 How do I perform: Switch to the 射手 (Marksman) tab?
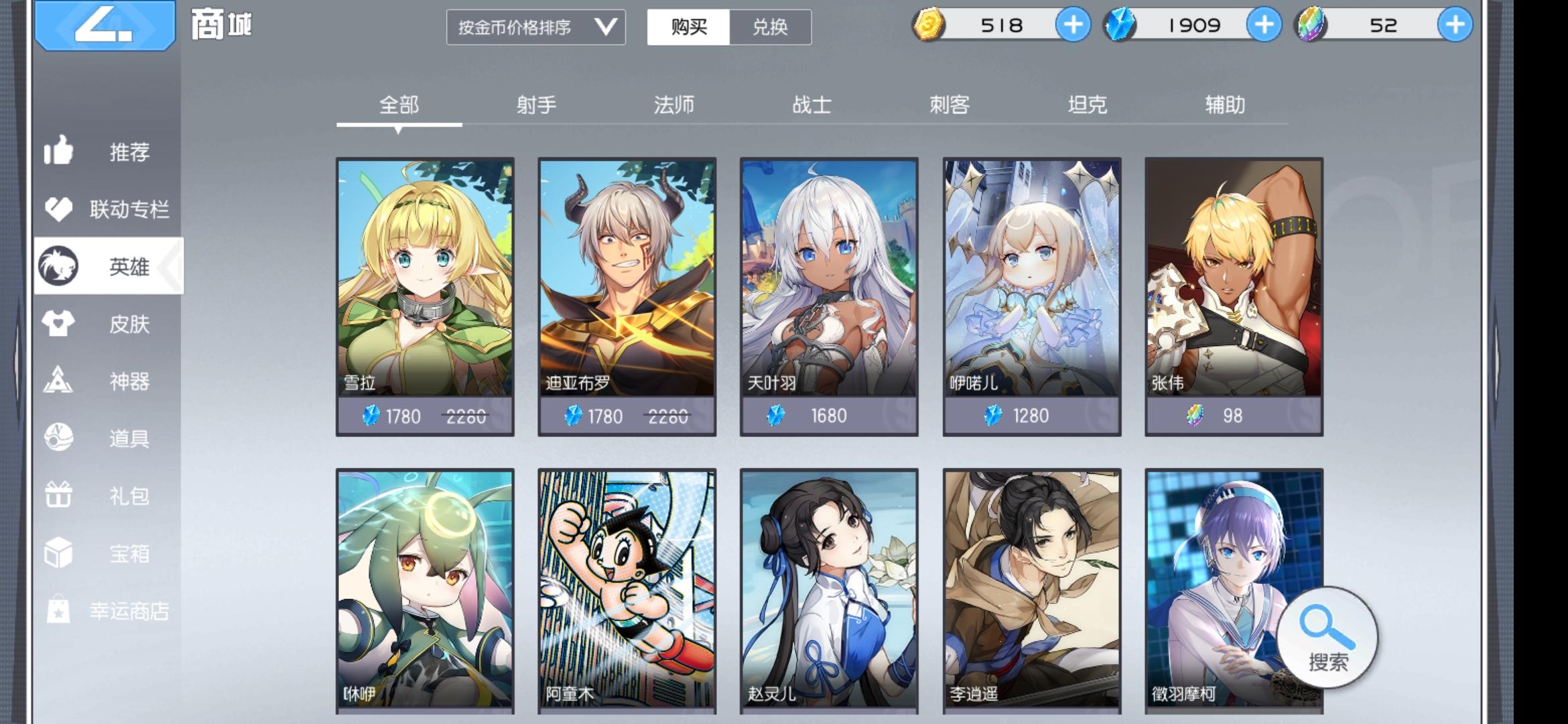[x=536, y=105]
